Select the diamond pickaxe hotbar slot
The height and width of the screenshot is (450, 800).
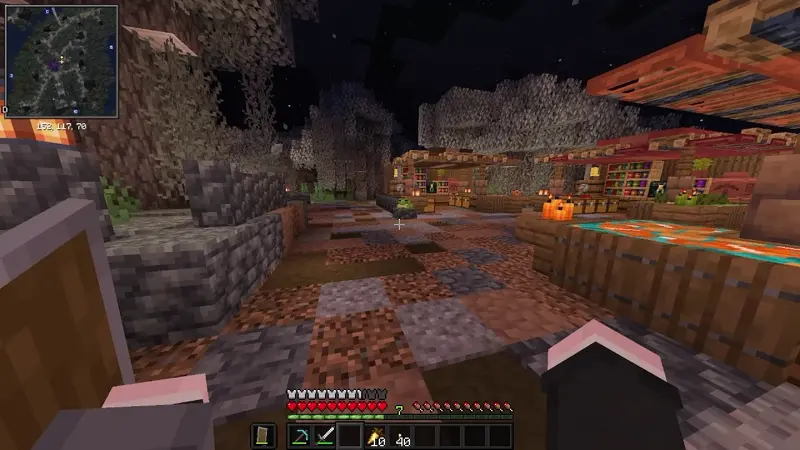[x=301, y=435]
